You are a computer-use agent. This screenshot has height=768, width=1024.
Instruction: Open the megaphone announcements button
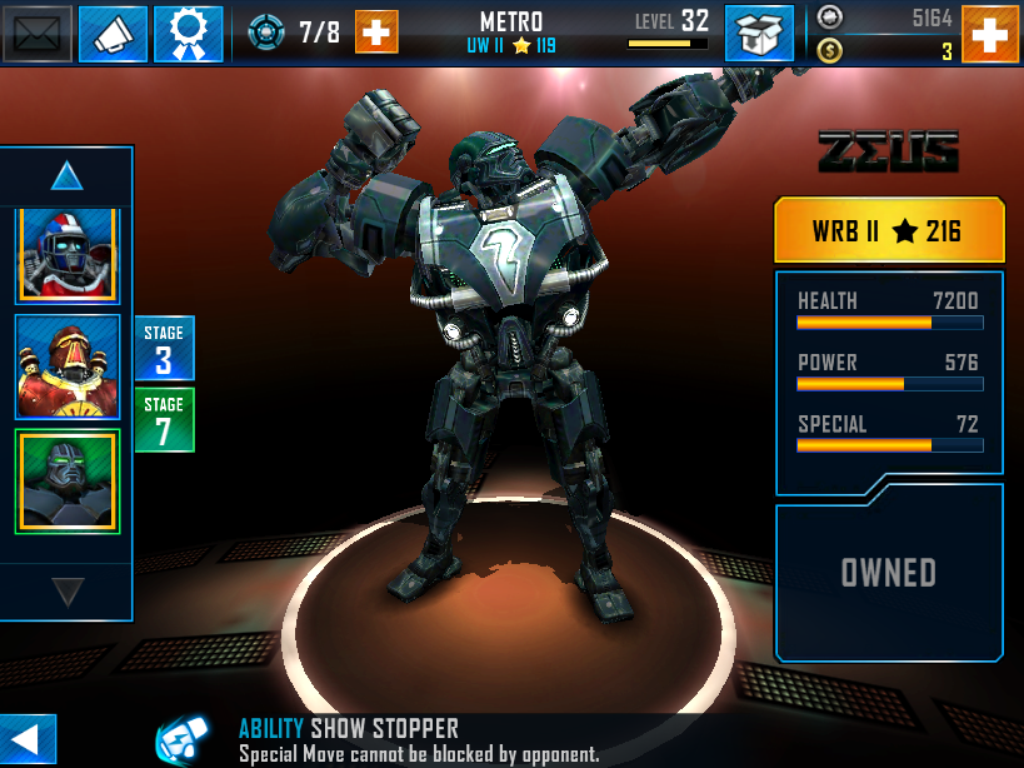coord(113,34)
